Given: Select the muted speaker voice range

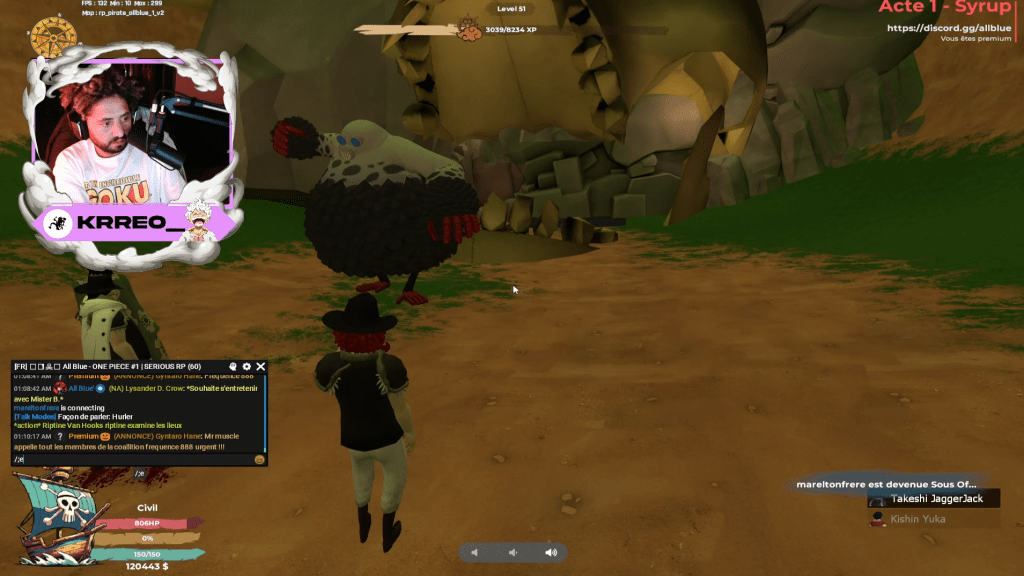Looking at the screenshot, I should (x=475, y=552).
